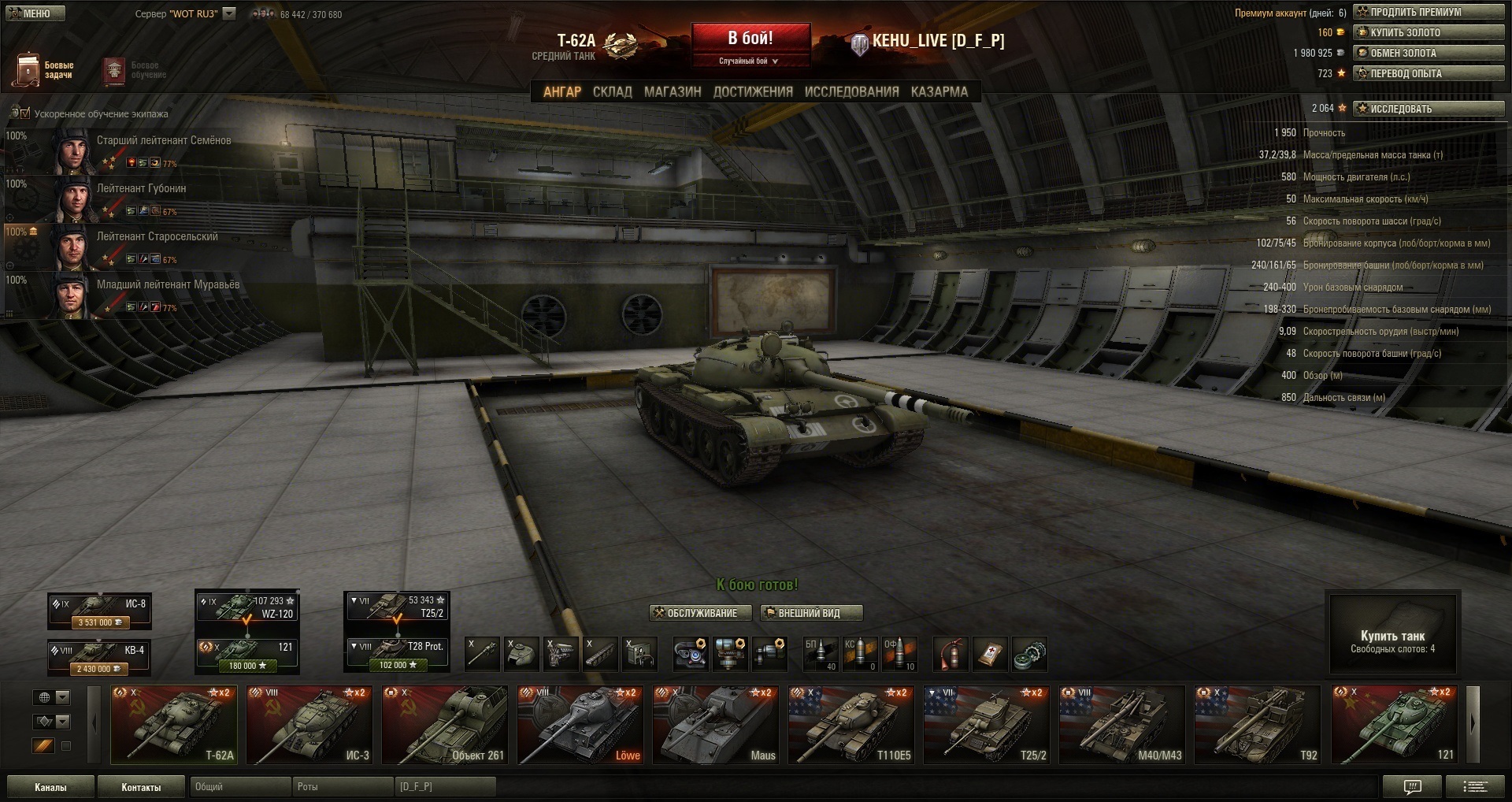Open the МАГАЗИН tab
The image size is (1512, 802).
673,91
